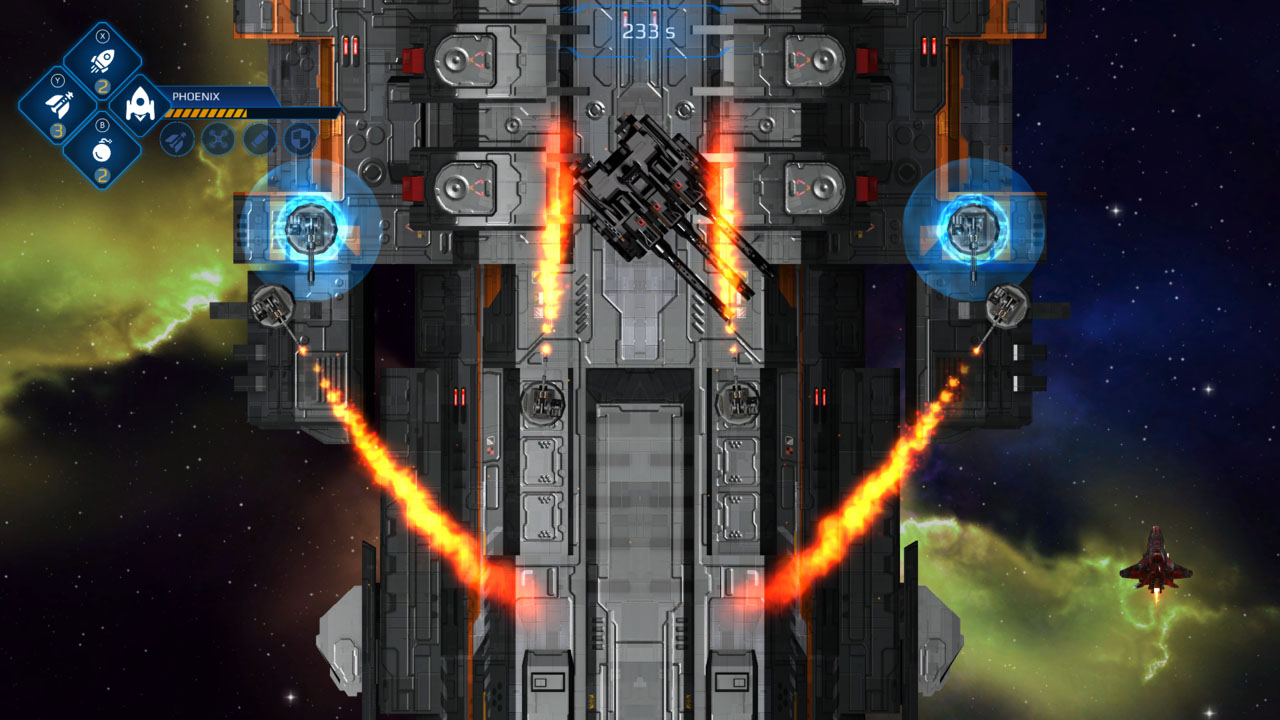Select the Phoenix name label
The width and height of the screenshot is (1280, 720).
click(x=196, y=95)
